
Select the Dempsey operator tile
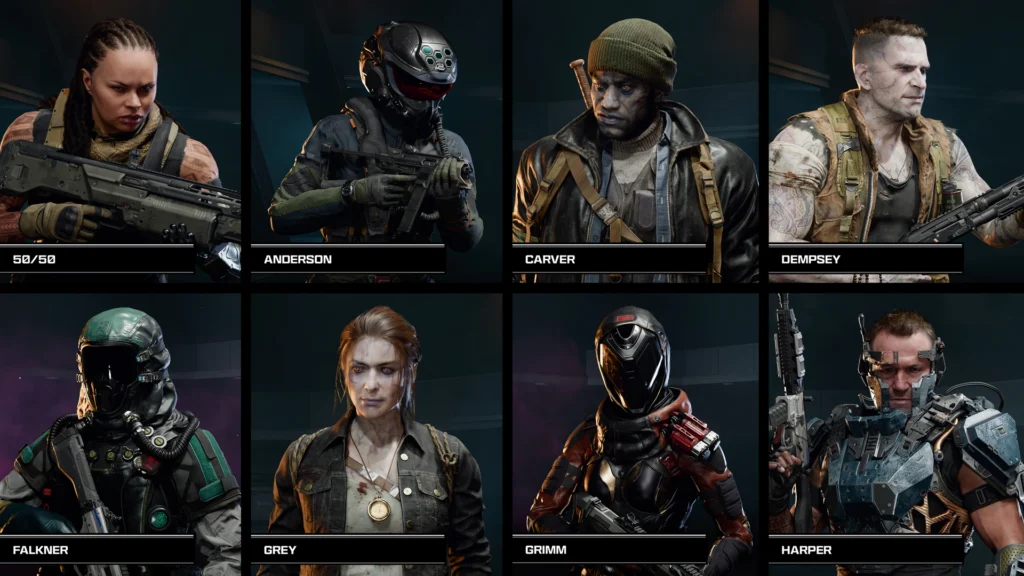coord(895,140)
